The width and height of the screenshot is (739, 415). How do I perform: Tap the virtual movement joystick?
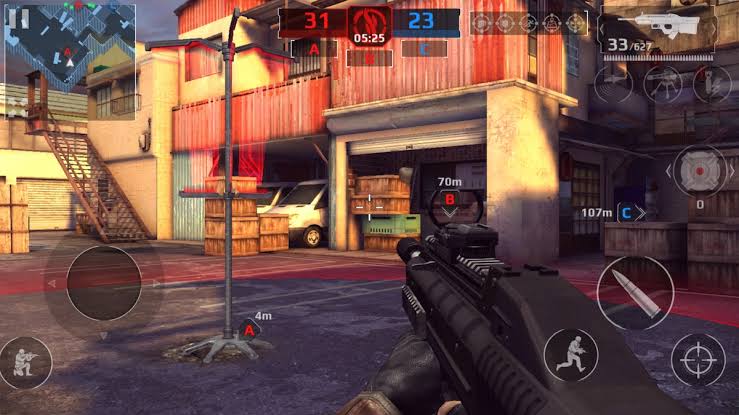click(x=103, y=283)
